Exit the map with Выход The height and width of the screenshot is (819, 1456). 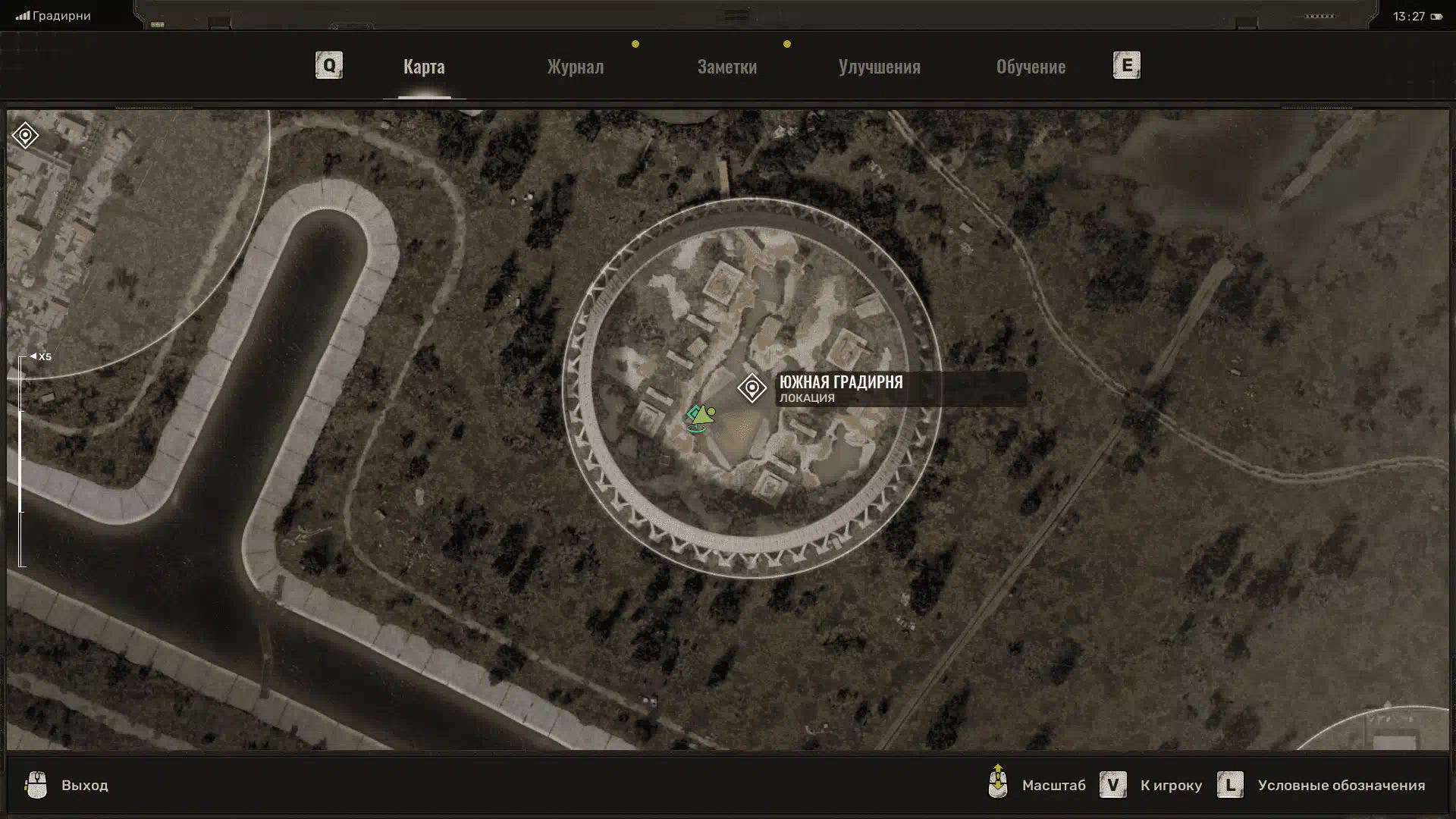point(83,786)
